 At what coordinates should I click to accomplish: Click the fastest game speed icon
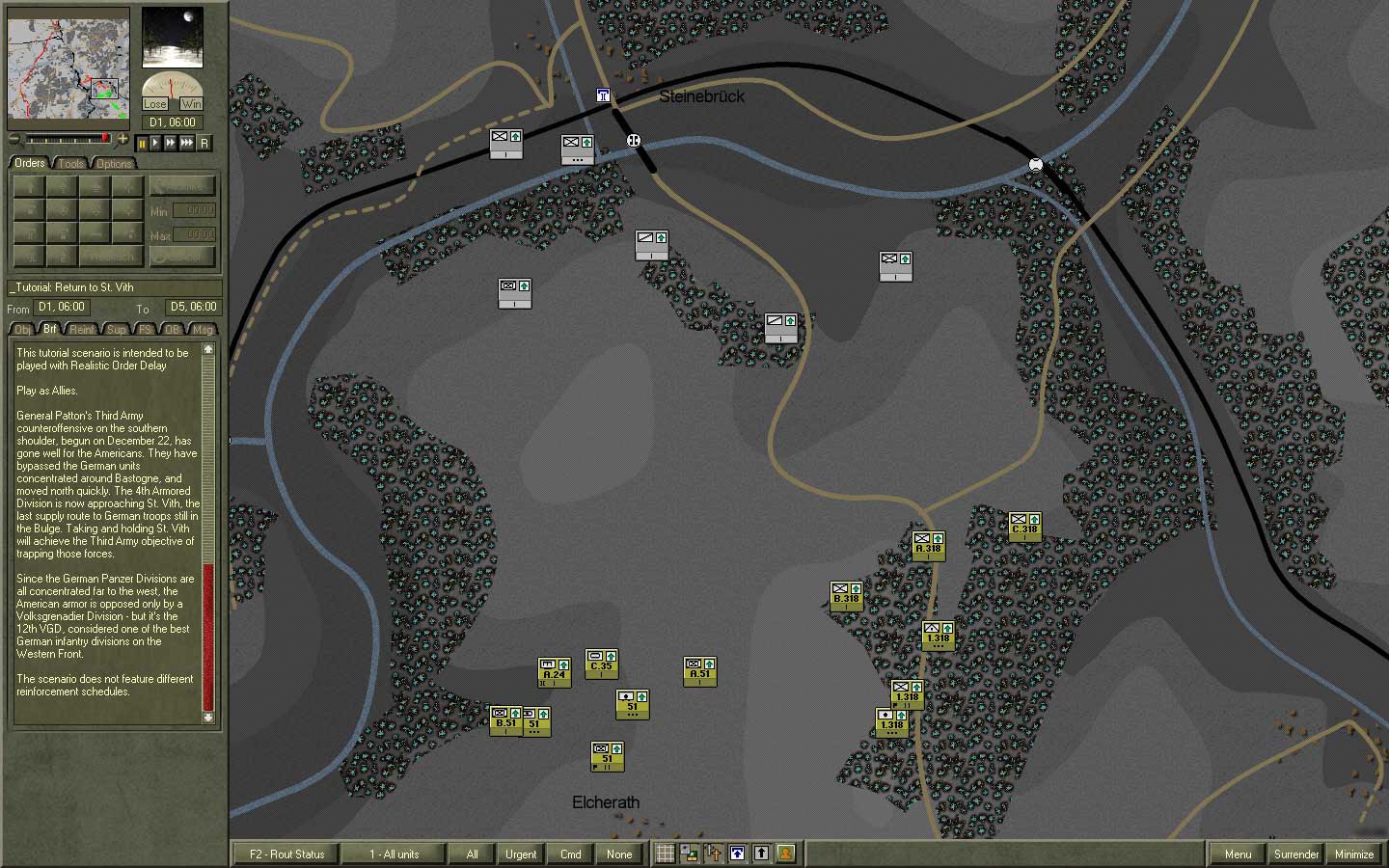(187, 143)
